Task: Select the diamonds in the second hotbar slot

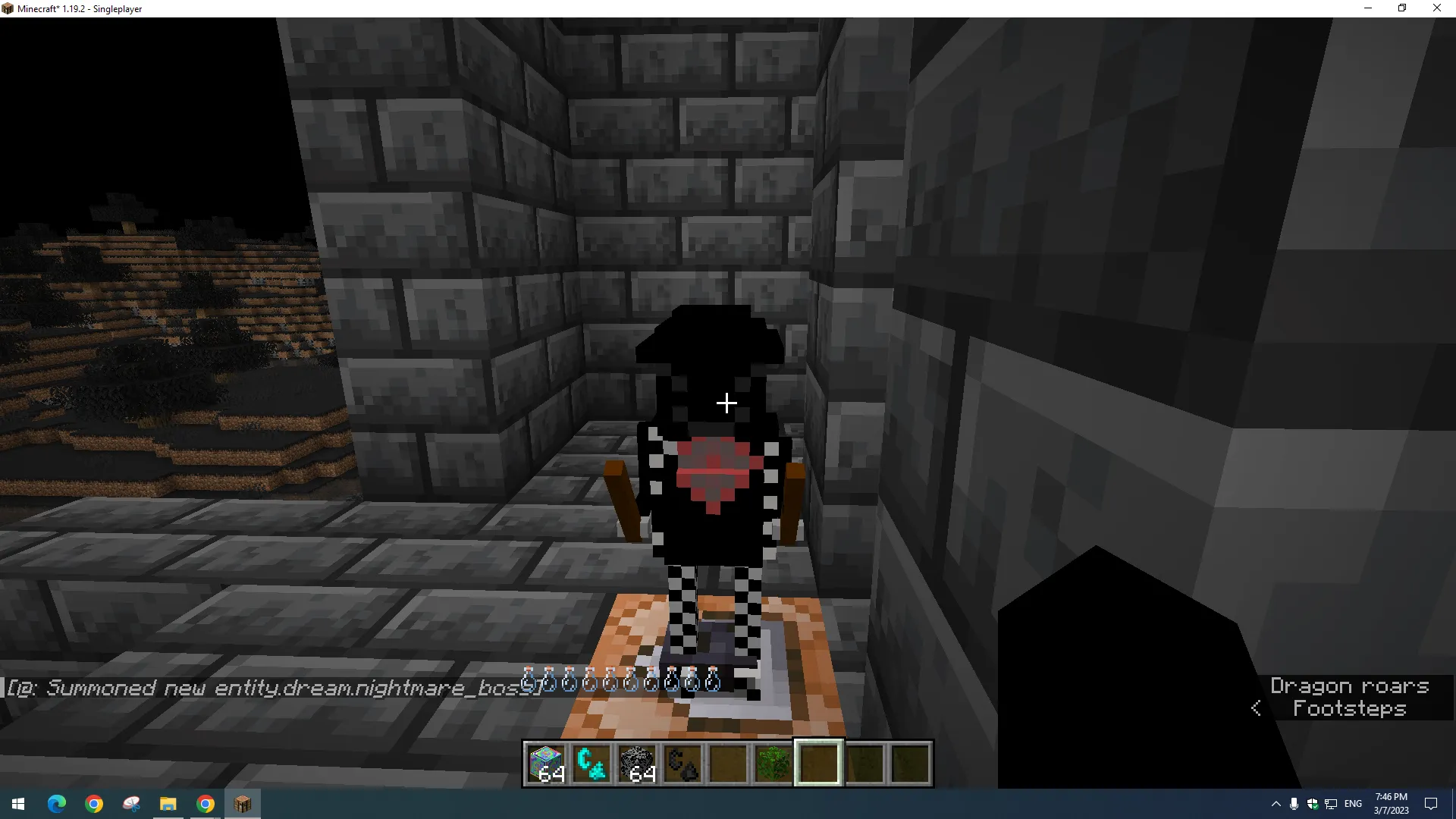Action: [x=591, y=764]
